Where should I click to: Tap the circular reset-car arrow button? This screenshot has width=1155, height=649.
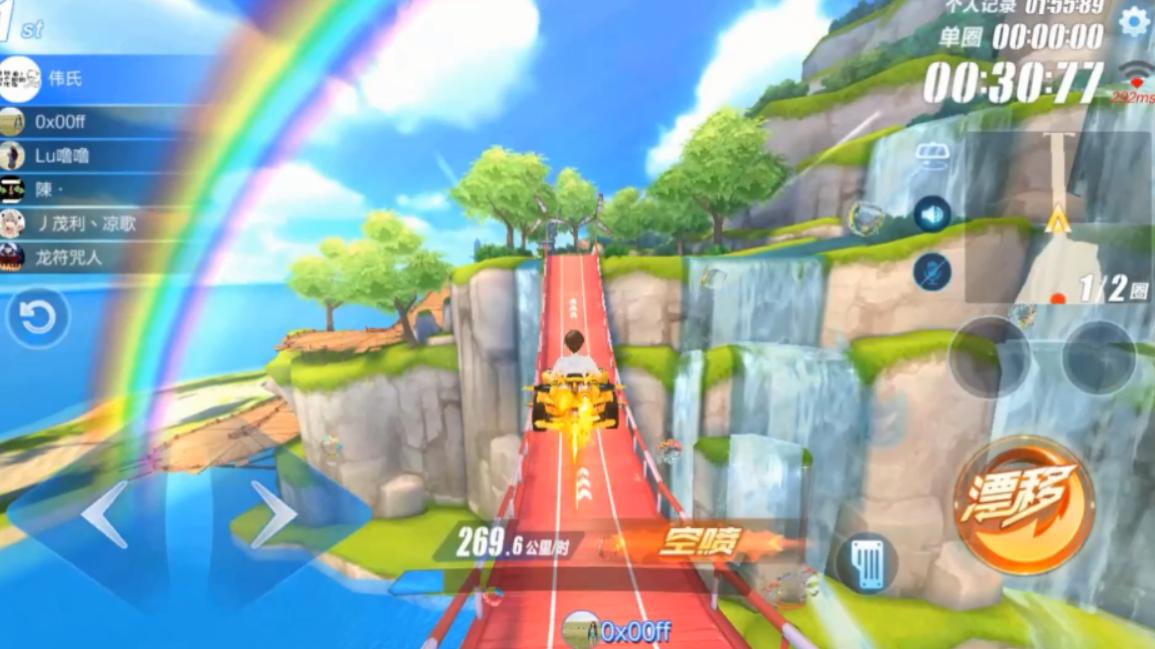(x=38, y=319)
